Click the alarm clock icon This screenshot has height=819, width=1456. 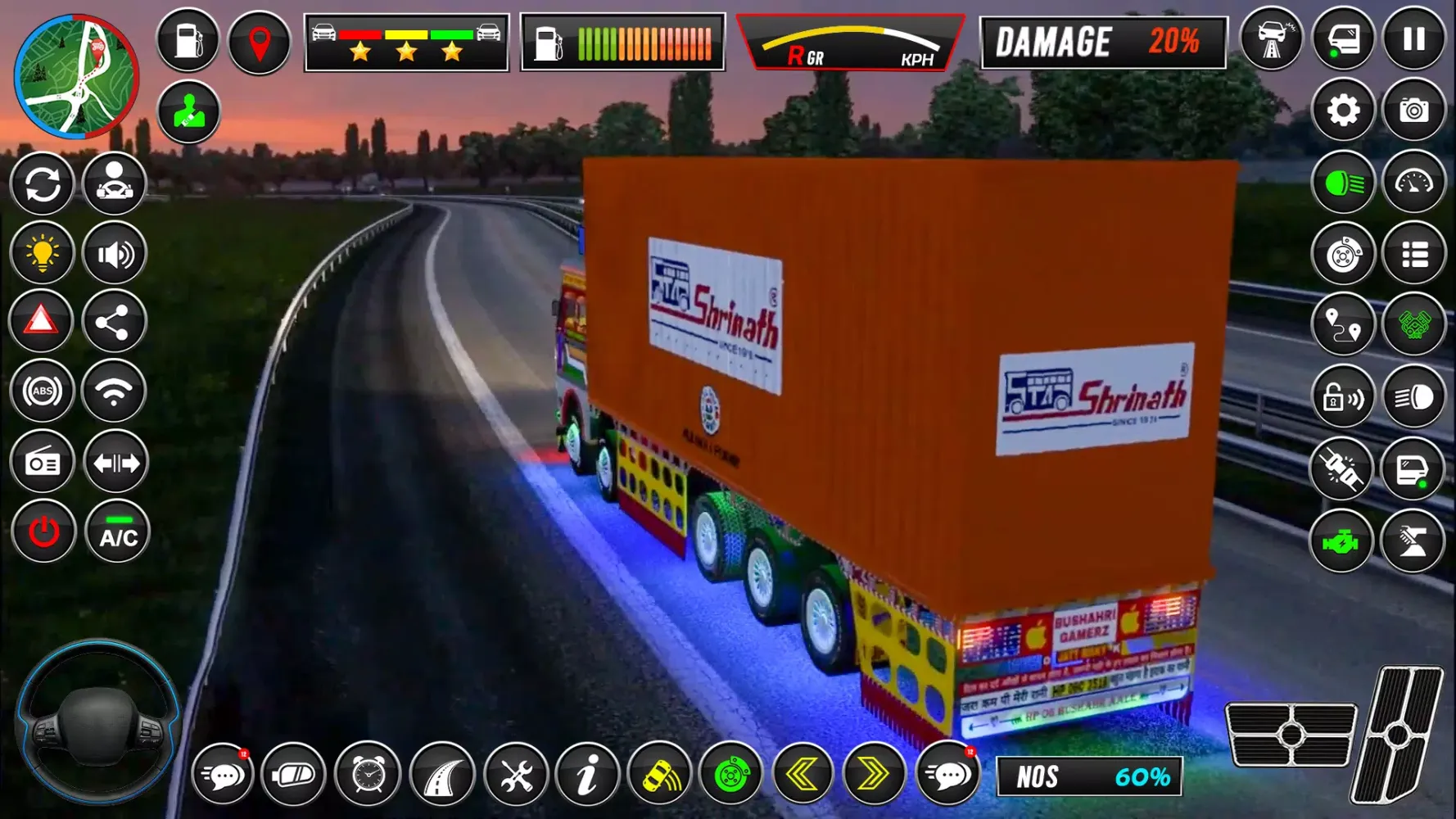368,774
